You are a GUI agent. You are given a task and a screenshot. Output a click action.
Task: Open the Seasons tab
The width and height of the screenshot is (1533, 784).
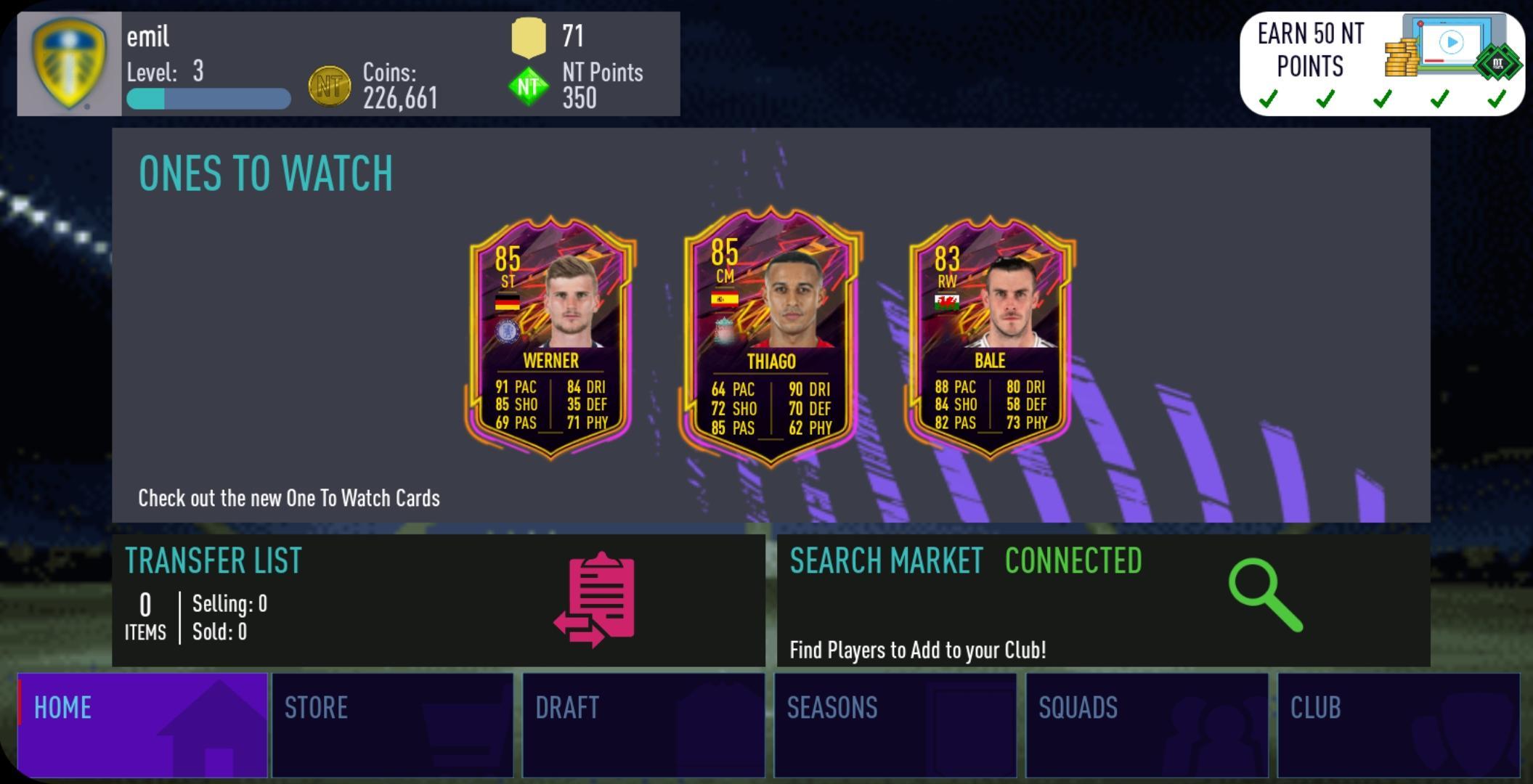[x=895, y=724]
